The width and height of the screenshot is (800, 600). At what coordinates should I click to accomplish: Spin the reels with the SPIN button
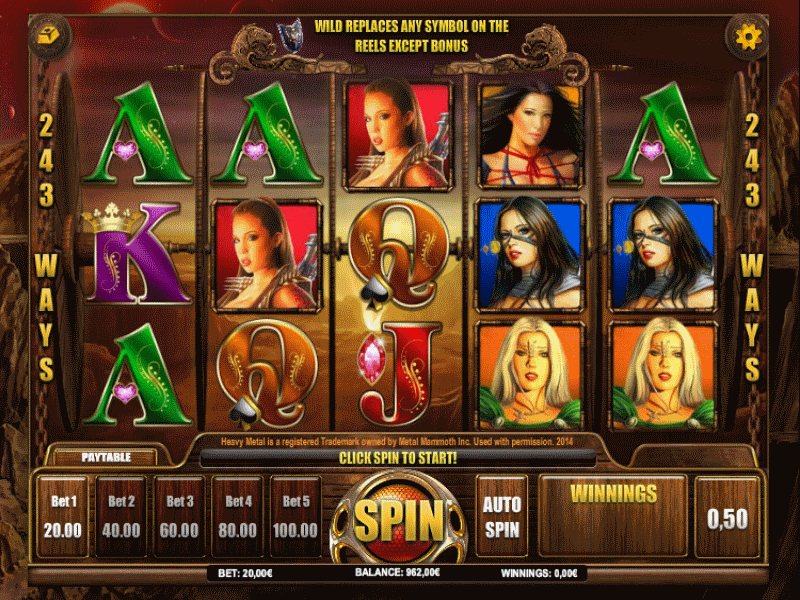point(399,519)
